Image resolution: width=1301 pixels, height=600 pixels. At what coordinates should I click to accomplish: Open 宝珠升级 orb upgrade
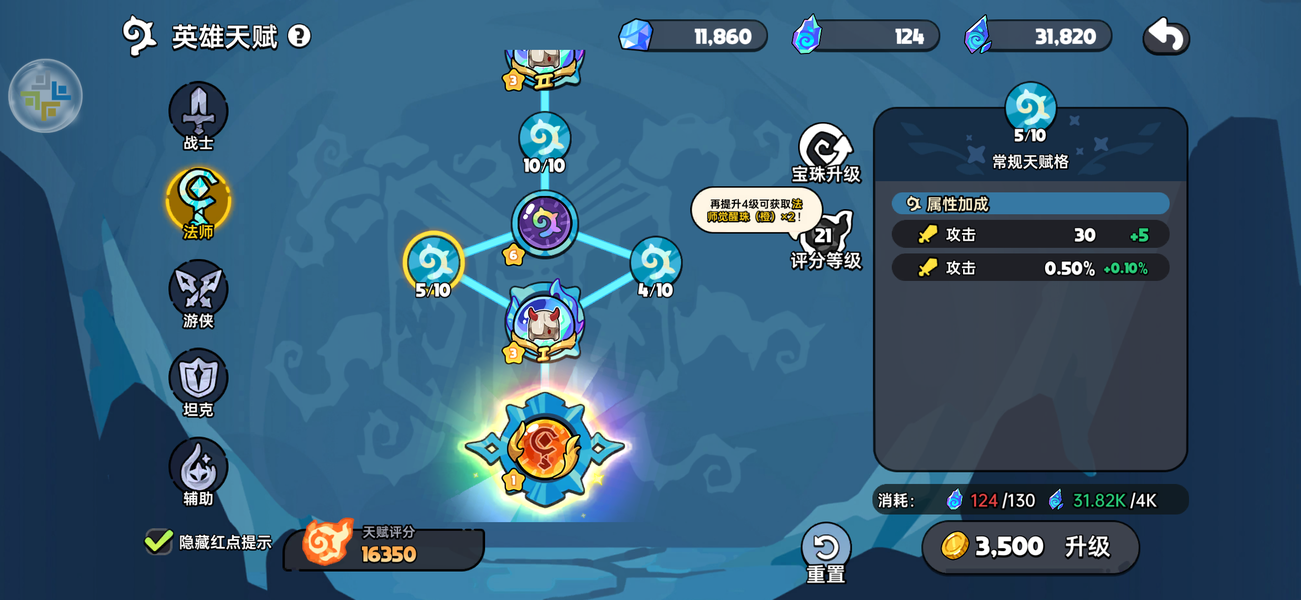[x=825, y=150]
